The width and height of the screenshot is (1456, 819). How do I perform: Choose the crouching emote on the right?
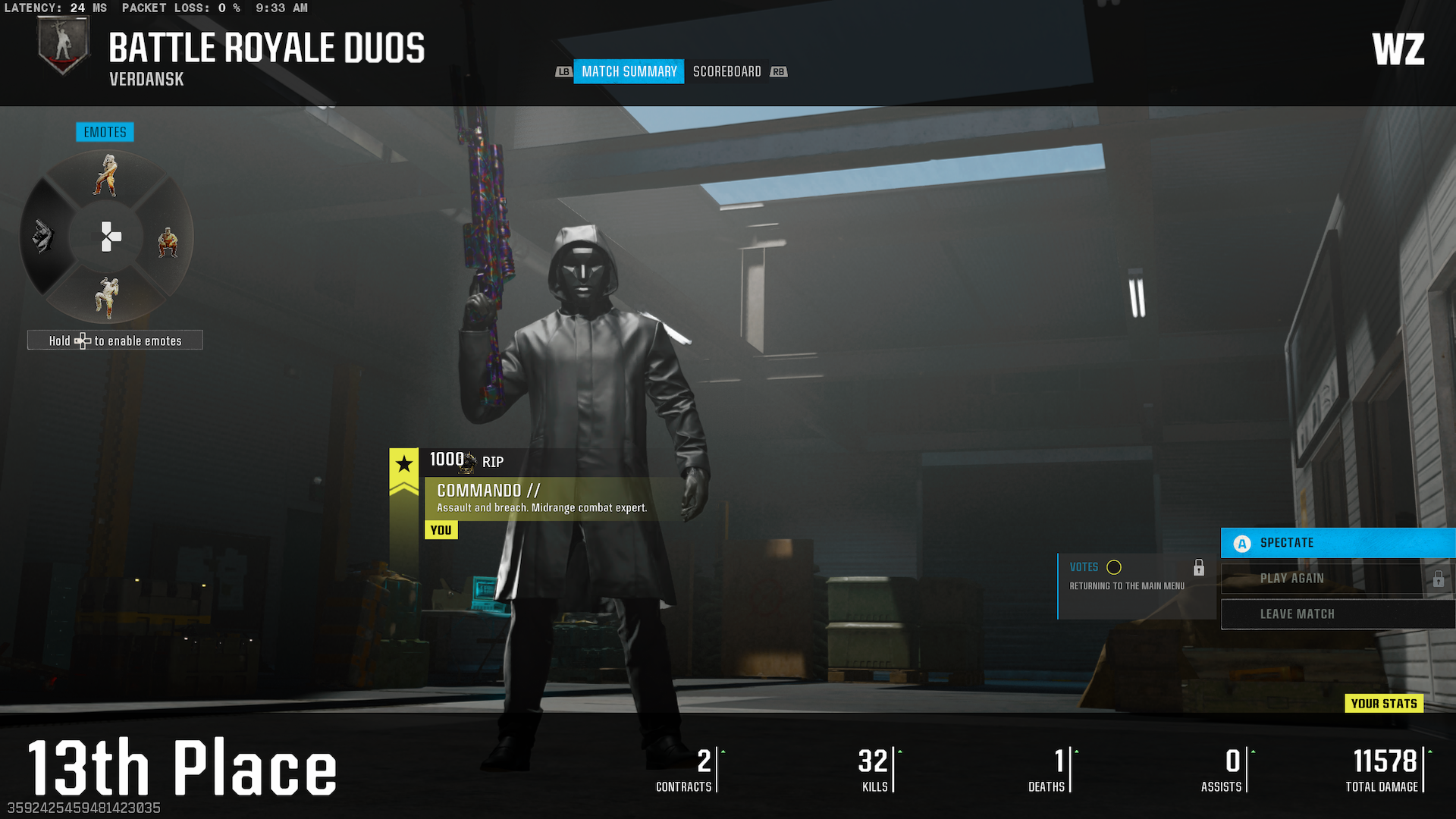click(x=168, y=243)
